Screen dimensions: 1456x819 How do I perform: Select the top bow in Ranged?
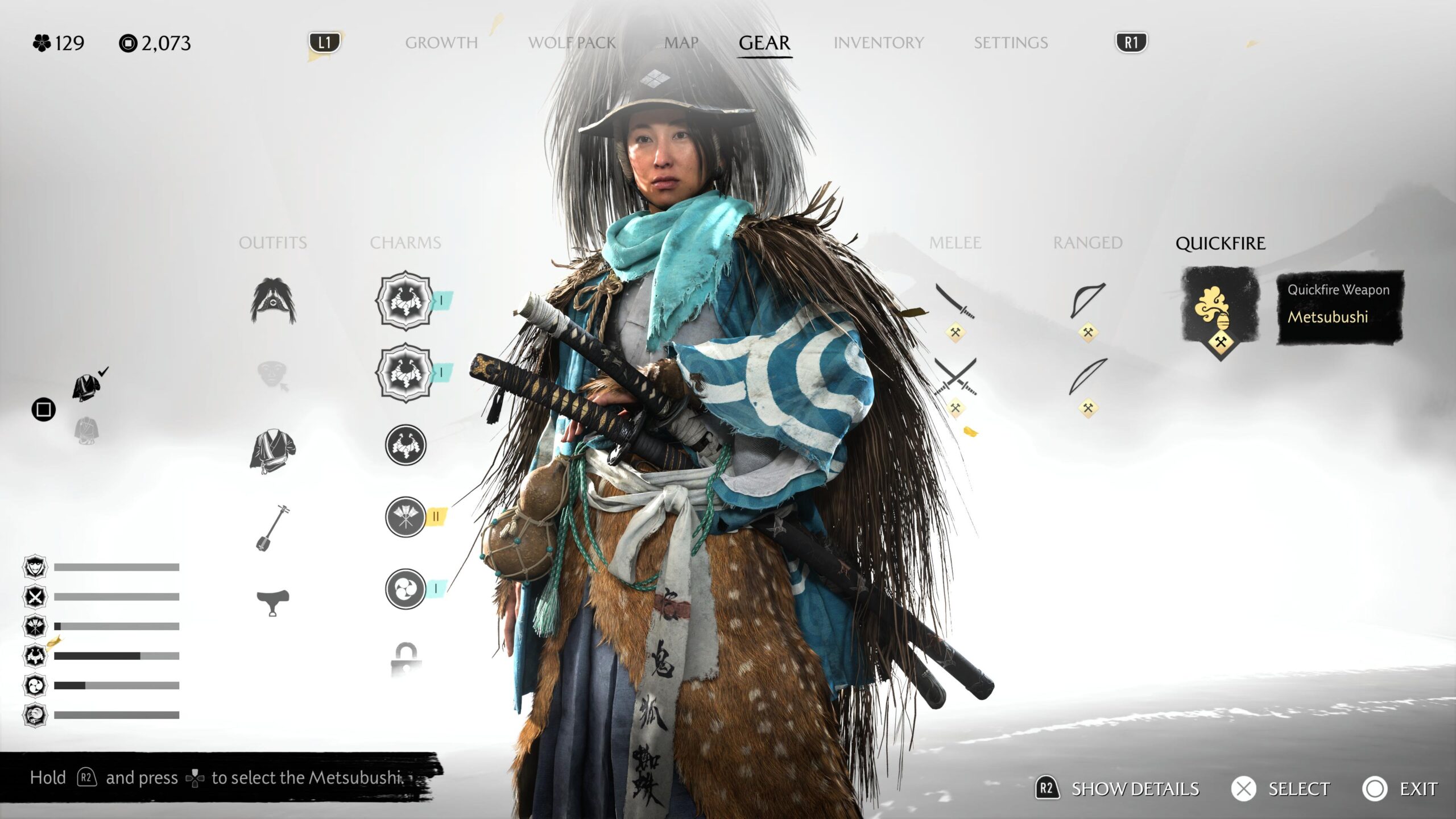coord(1087,301)
